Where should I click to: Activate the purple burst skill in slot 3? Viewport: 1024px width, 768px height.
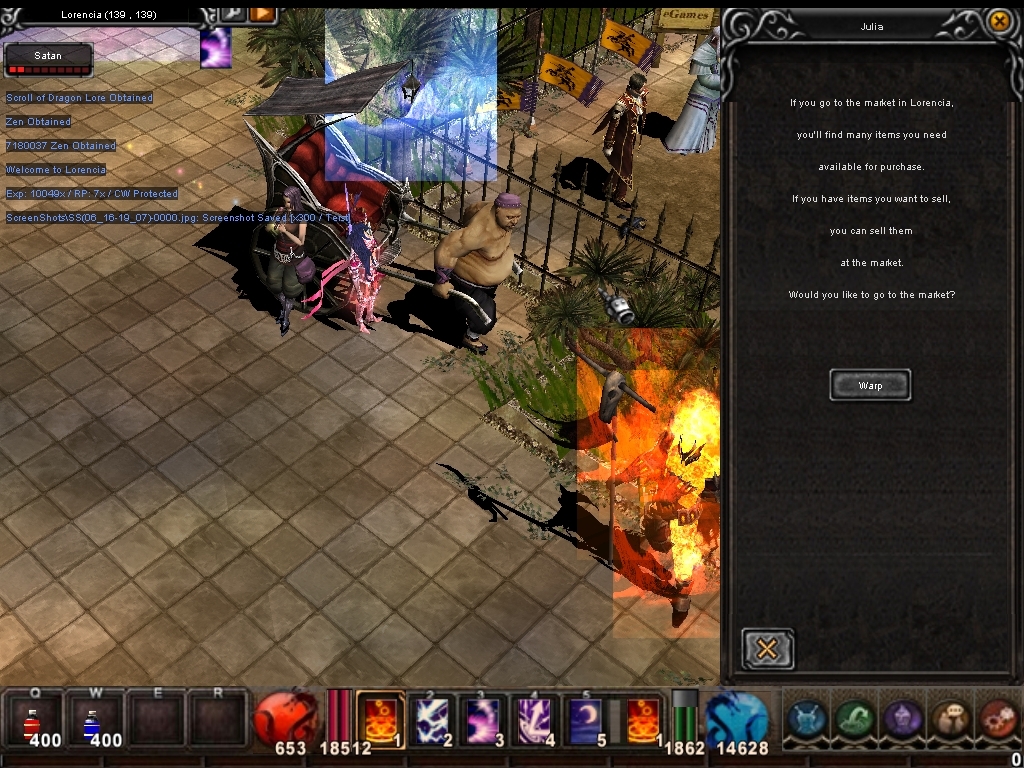[484, 718]
